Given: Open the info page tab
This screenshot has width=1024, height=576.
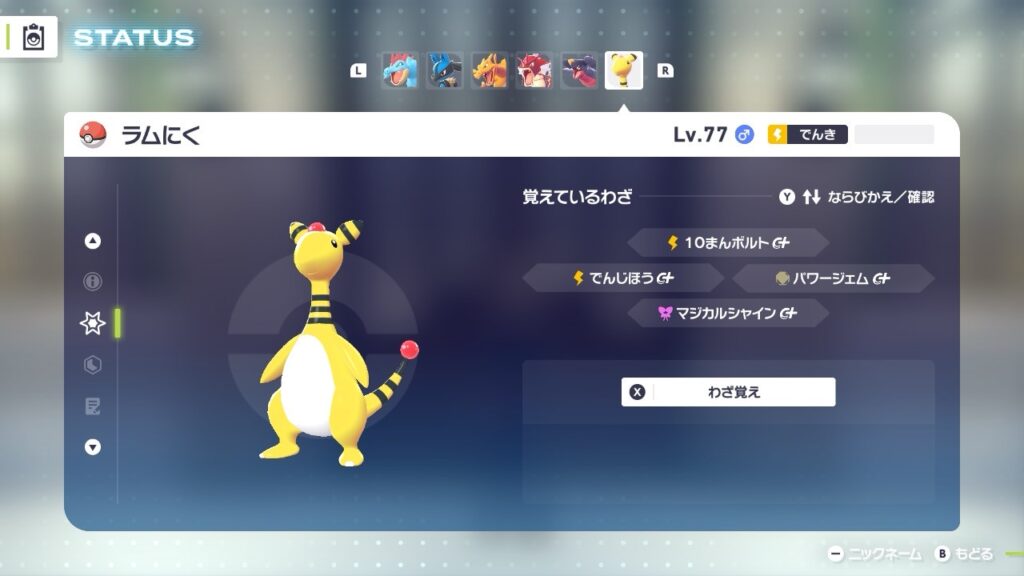Looking at the screenshot, I should 93,282.
